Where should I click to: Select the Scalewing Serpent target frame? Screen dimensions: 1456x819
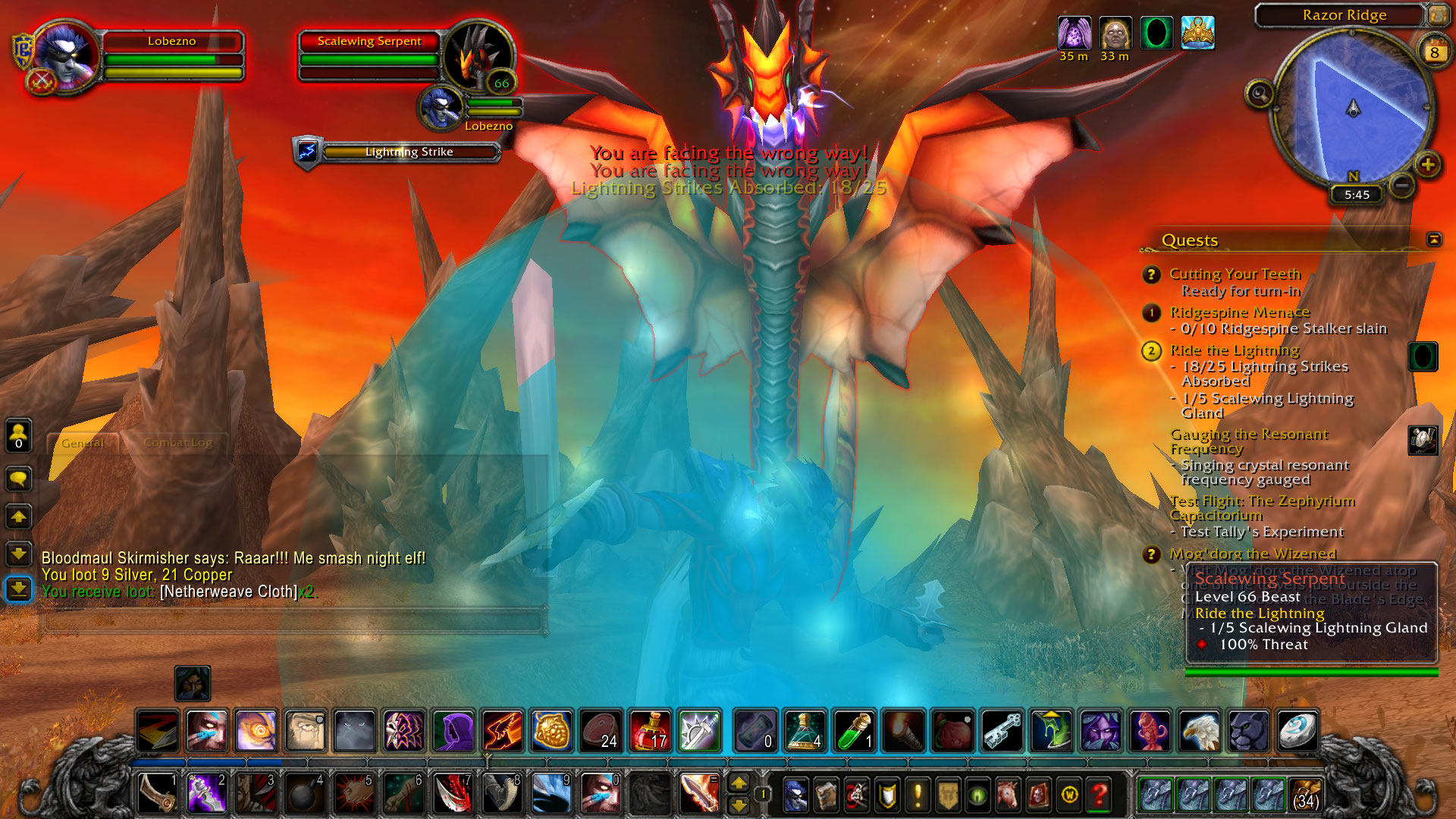(369, 42)
